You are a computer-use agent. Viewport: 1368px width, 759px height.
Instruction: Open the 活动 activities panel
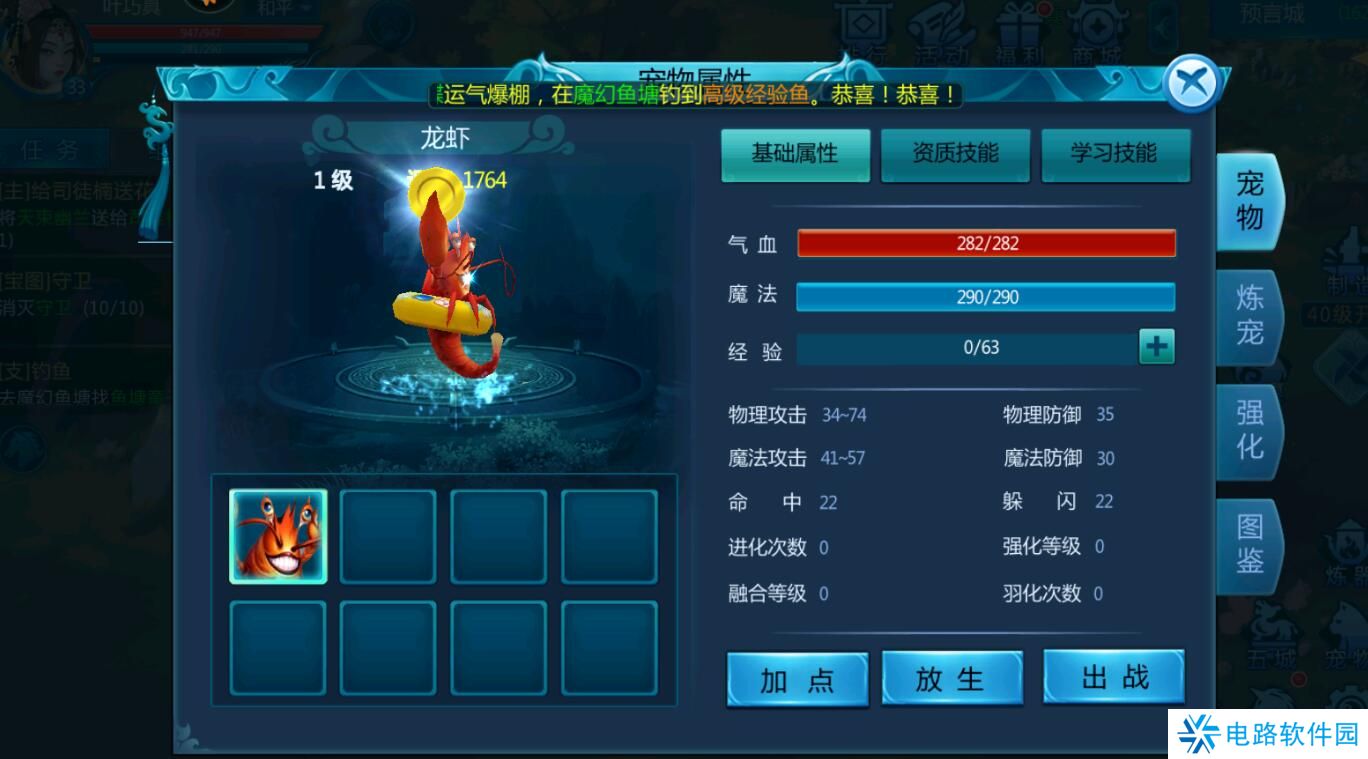click(940, 28)
